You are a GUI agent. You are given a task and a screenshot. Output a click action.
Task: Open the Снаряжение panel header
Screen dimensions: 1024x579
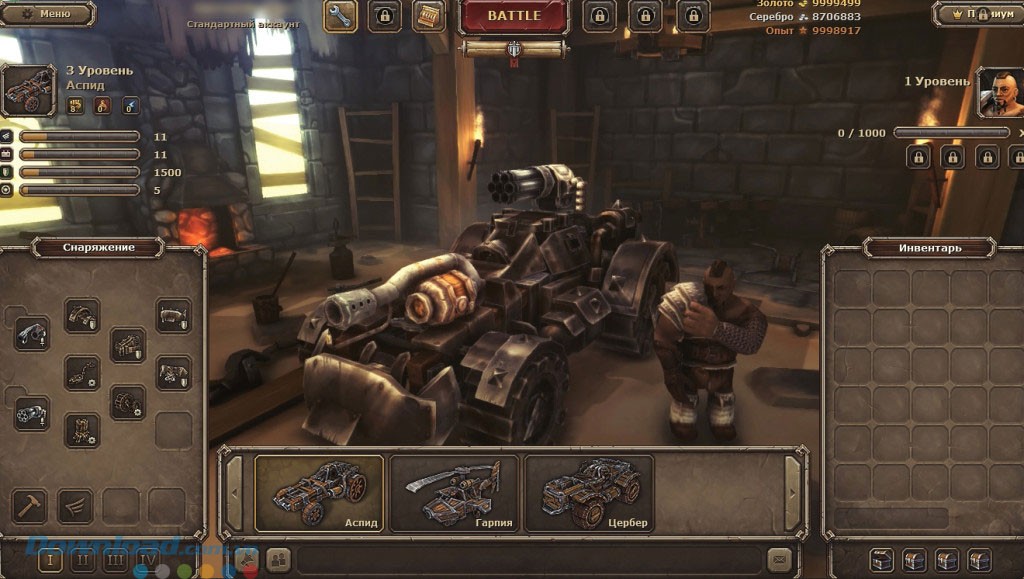pos(98,247)
